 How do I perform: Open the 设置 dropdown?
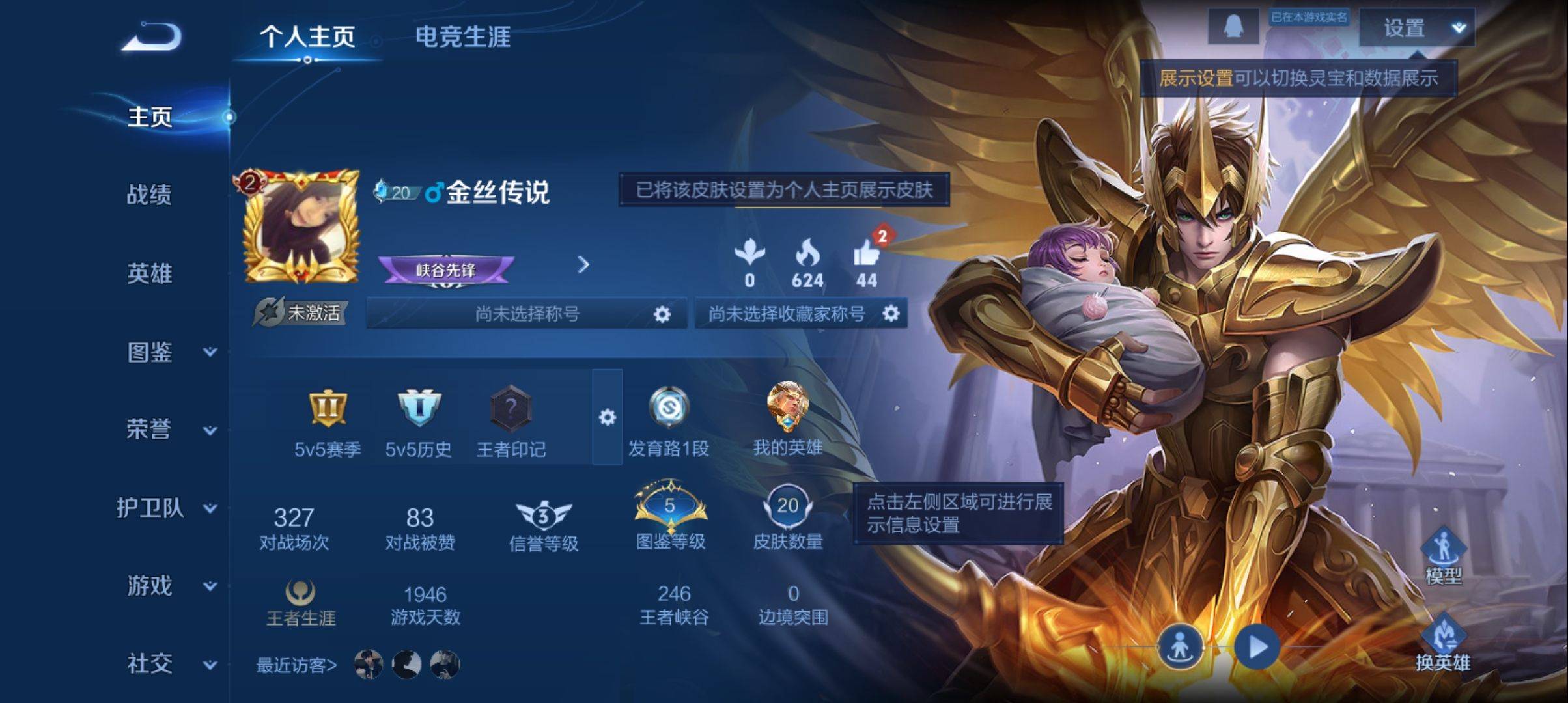point(1417,28)
